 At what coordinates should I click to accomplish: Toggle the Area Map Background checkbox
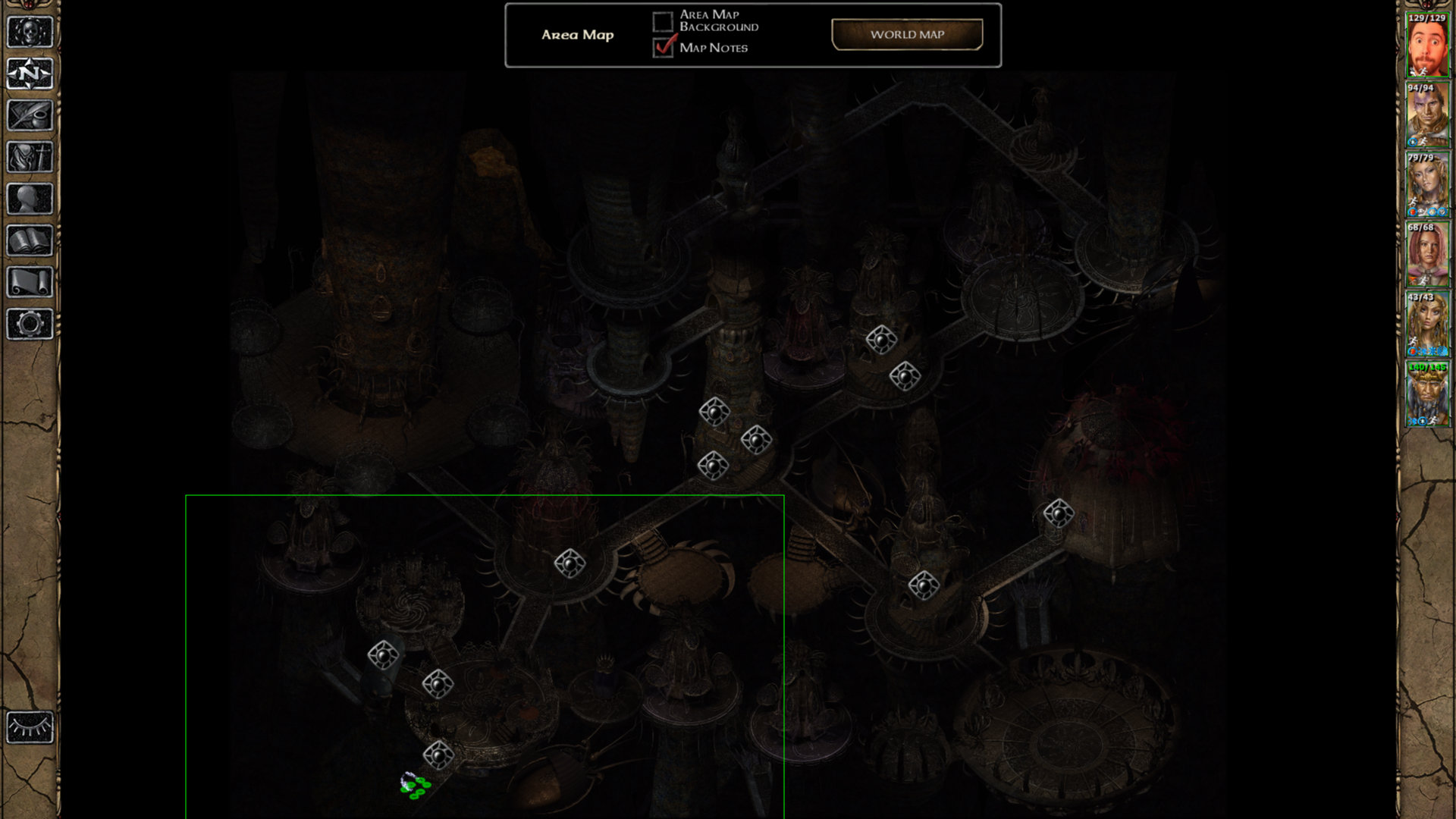tap(663, 21)
